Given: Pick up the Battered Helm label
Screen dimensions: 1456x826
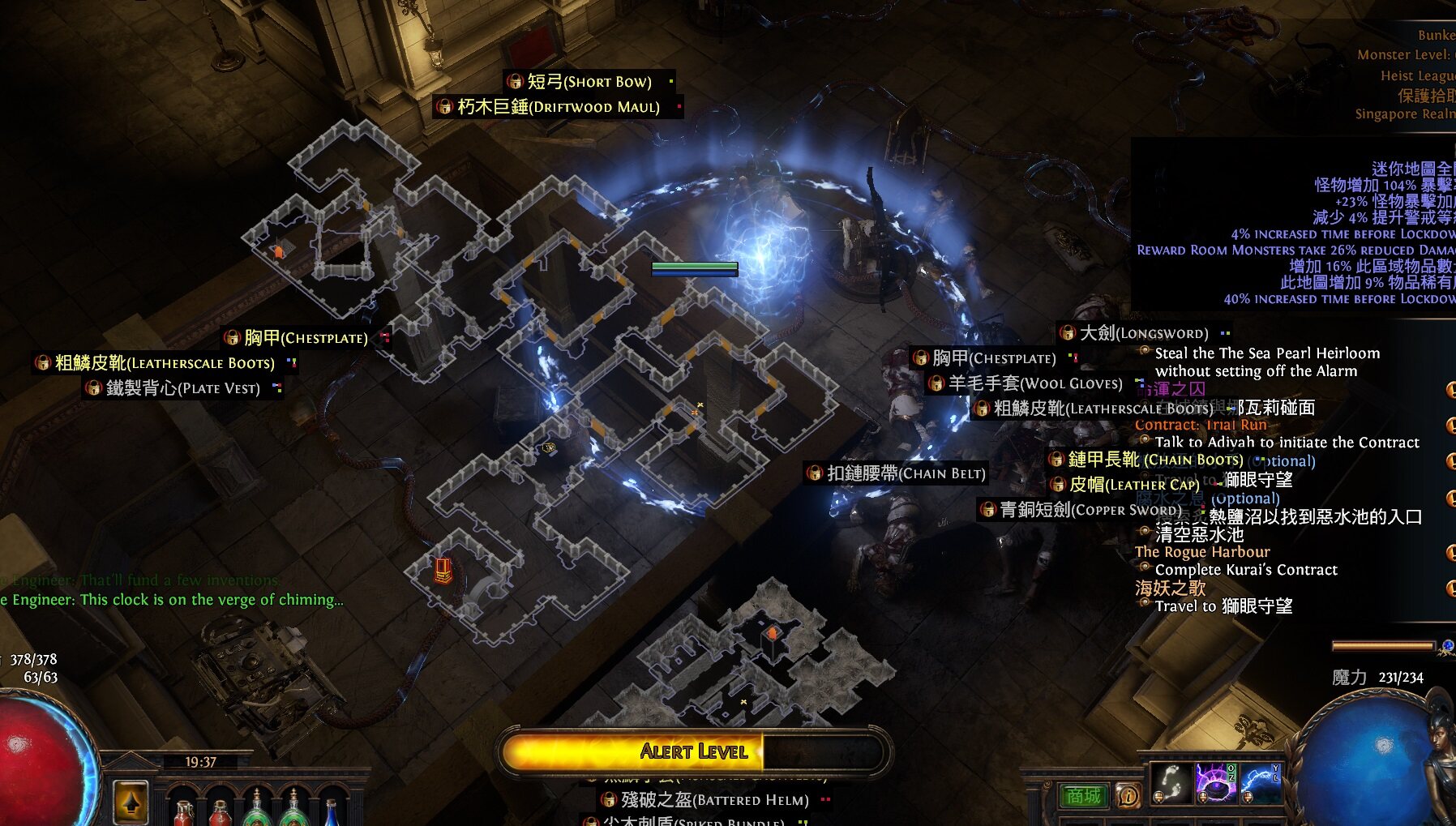Looking at the screenshot, I should point(715,800).
